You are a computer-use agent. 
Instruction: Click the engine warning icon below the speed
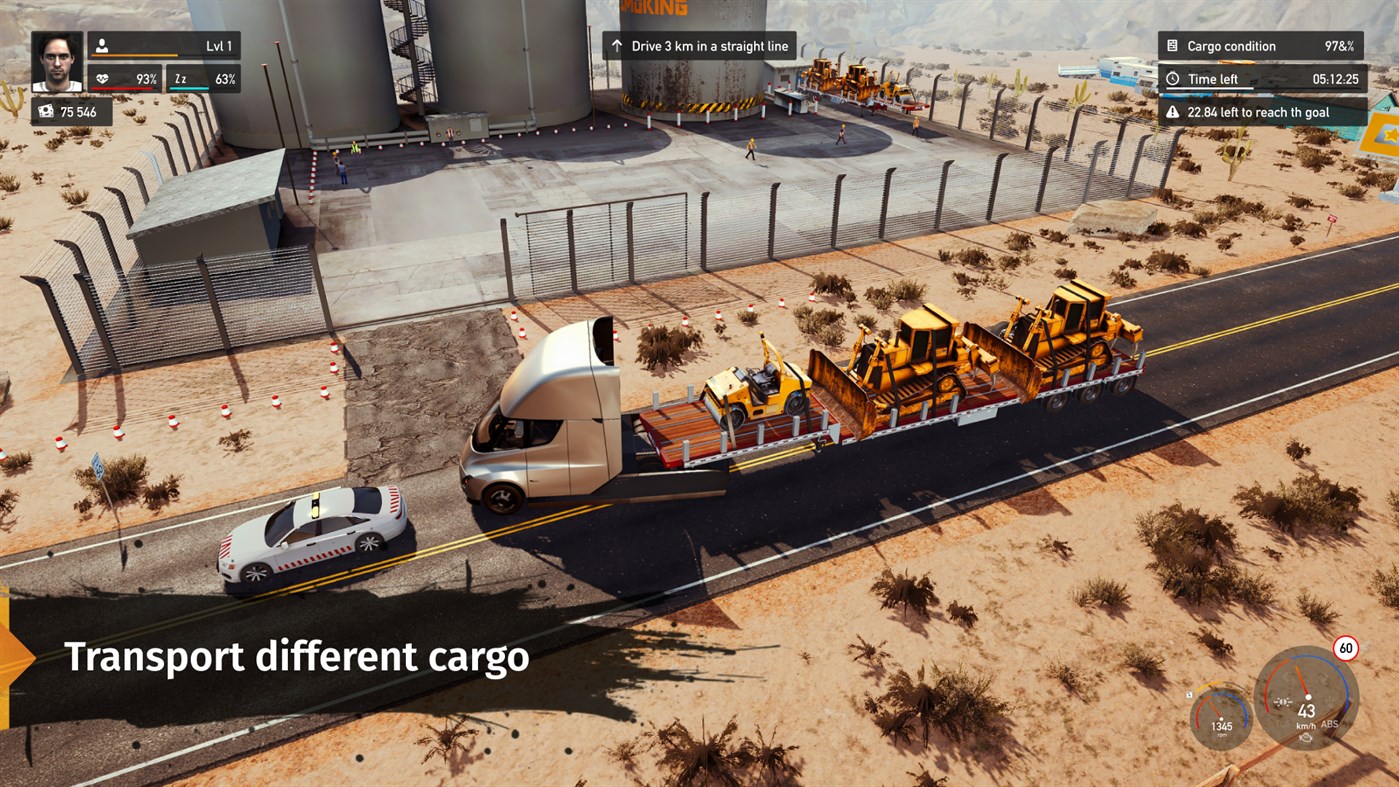[1306, 738]
